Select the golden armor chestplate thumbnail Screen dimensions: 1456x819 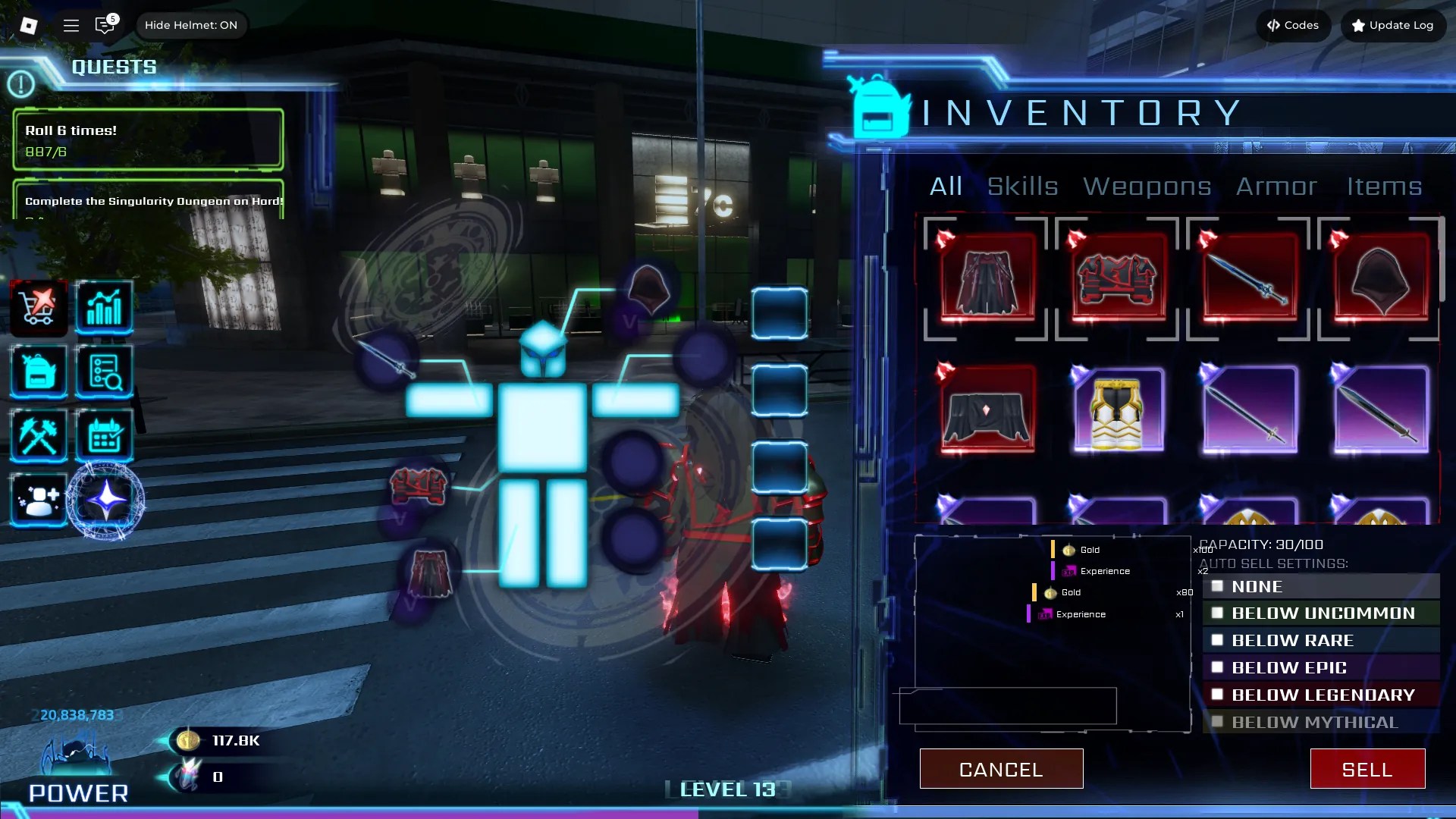1116,412
